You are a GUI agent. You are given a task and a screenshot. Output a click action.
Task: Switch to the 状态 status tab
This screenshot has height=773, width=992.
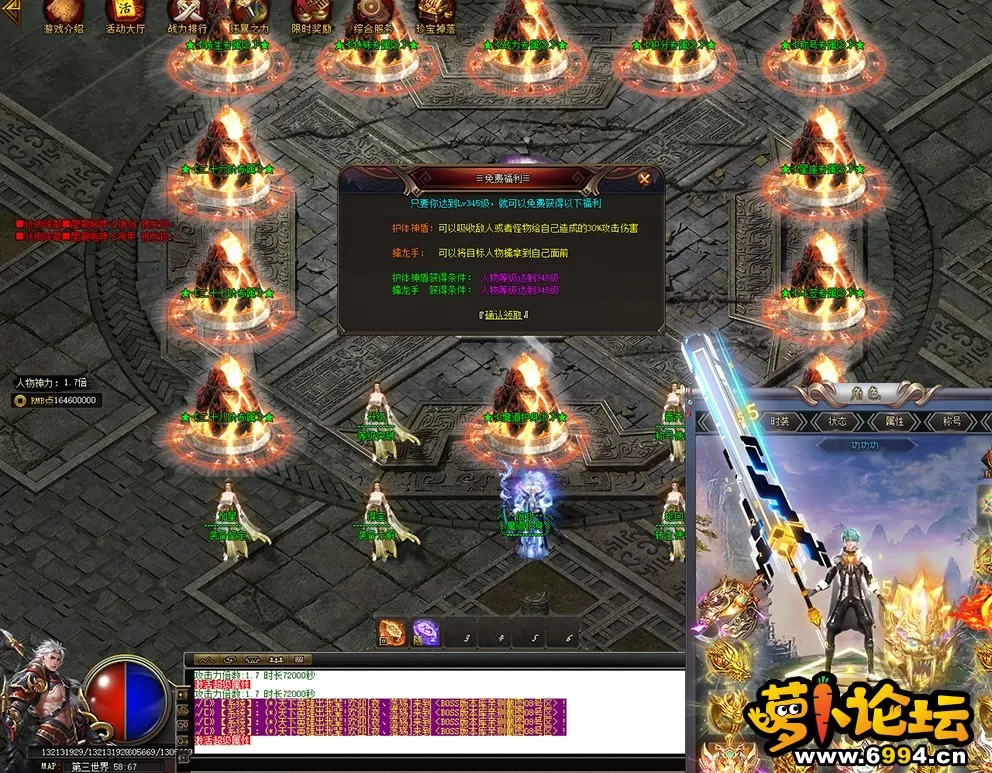[x=837, y=422]
